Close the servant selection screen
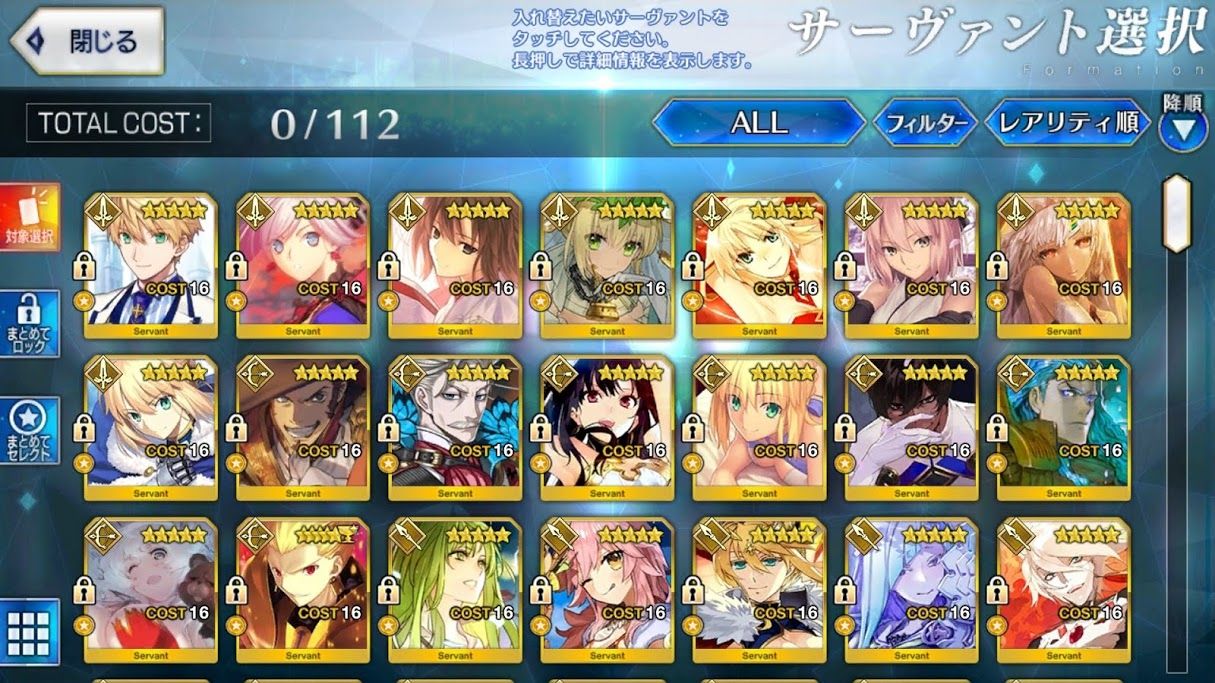This screenshot has width=1215, height=683. [87, 41]
